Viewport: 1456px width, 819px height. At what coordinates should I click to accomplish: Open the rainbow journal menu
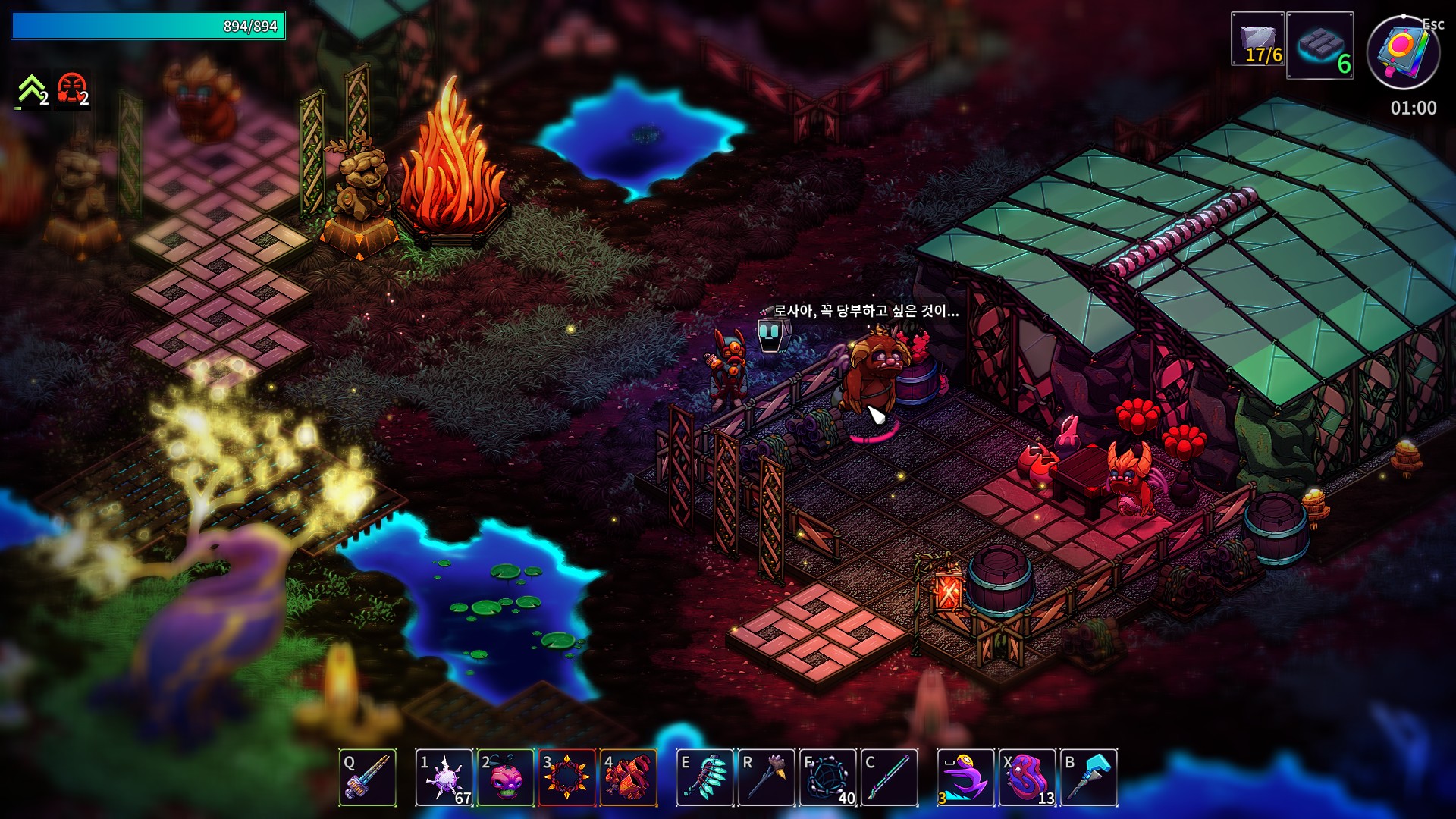click(x=1403, y=52)
